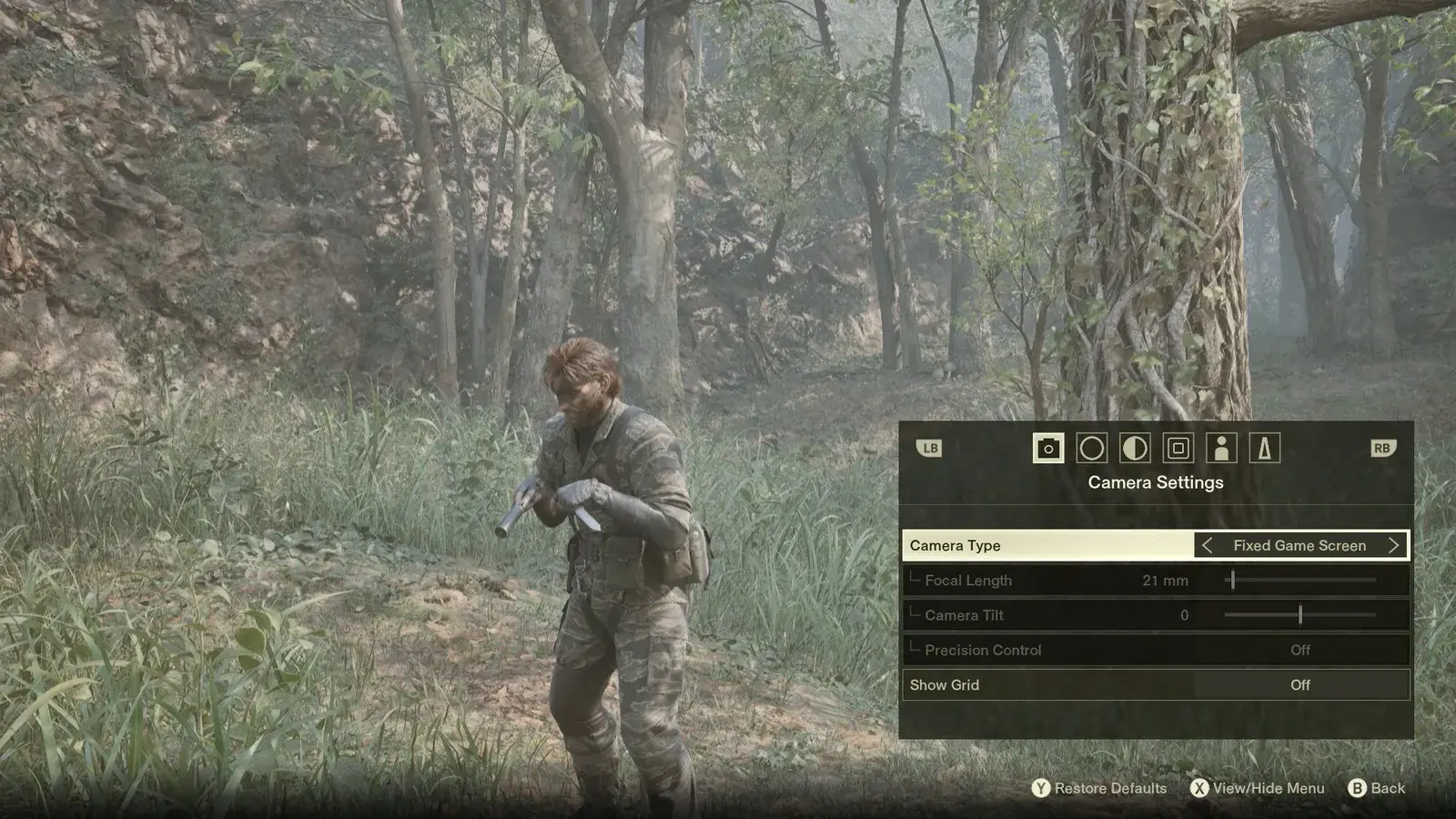This screenshot has width=1456, height=819.
Task: Open the half-filled circle tab
Action: coord(1135,448)
